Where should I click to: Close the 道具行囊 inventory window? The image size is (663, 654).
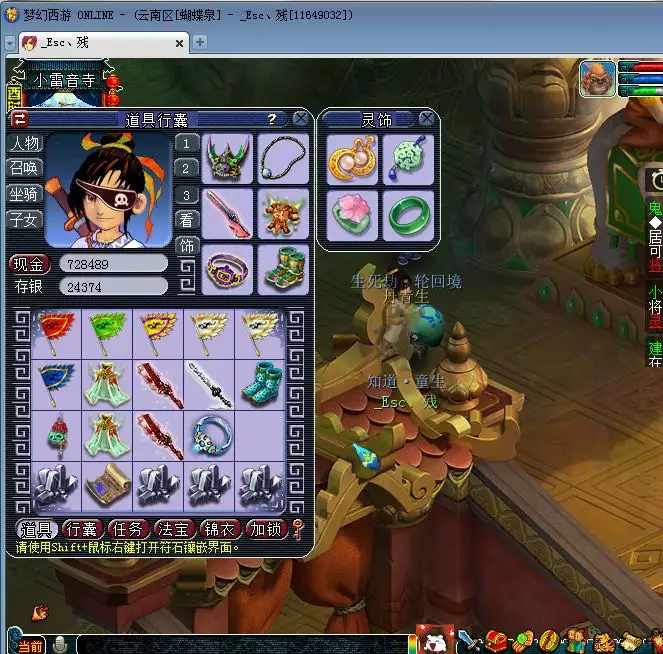coord(300,119)
